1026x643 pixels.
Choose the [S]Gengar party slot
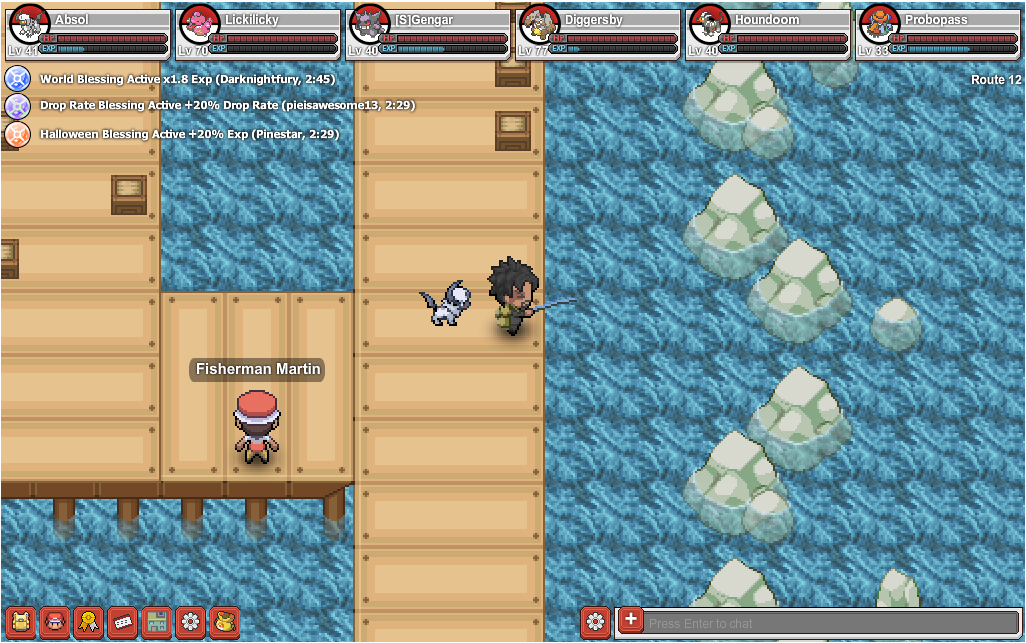(x=427, y=34)
